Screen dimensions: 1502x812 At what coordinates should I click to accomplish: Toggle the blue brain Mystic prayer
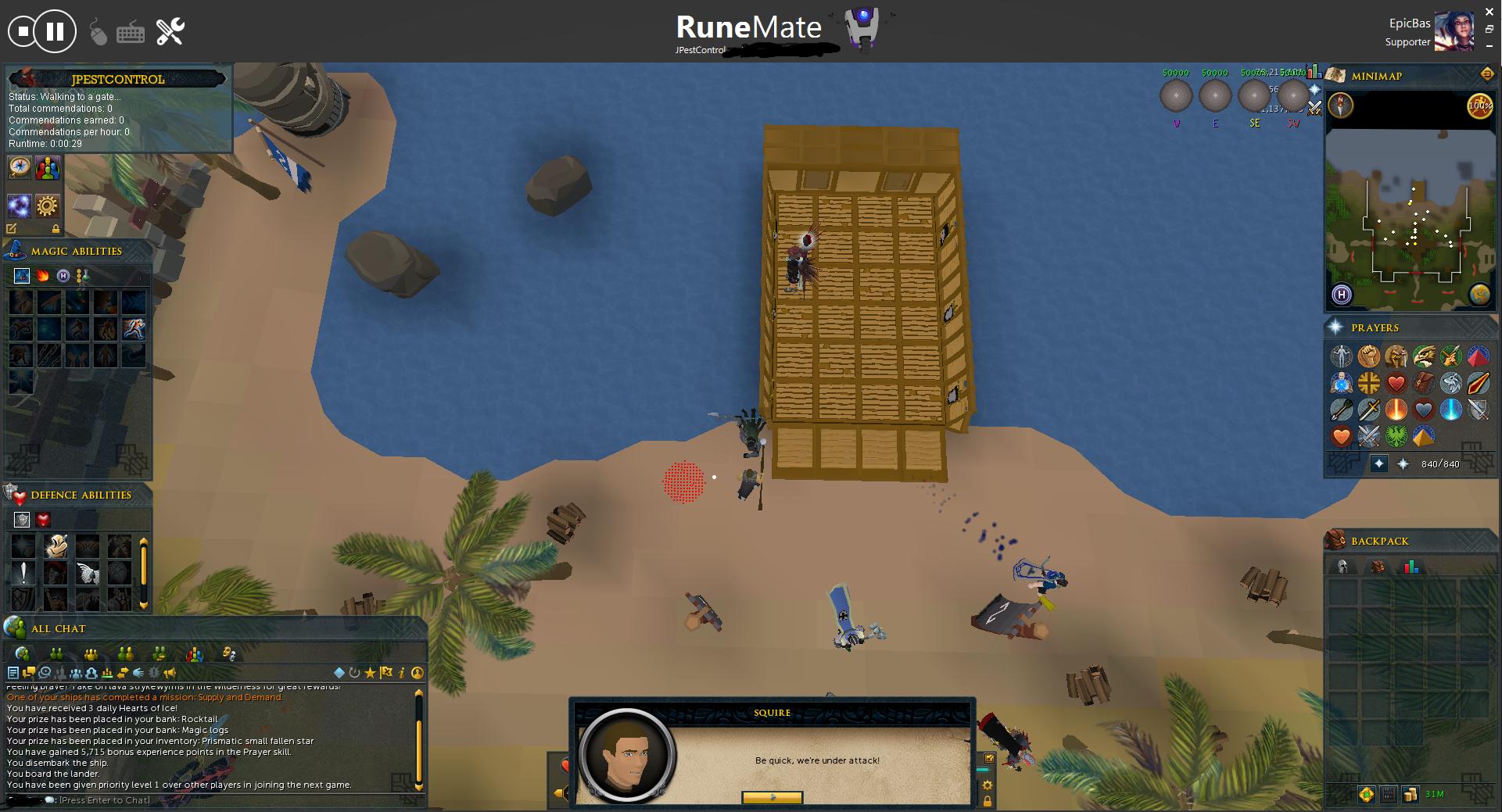tap(1342, 383)
